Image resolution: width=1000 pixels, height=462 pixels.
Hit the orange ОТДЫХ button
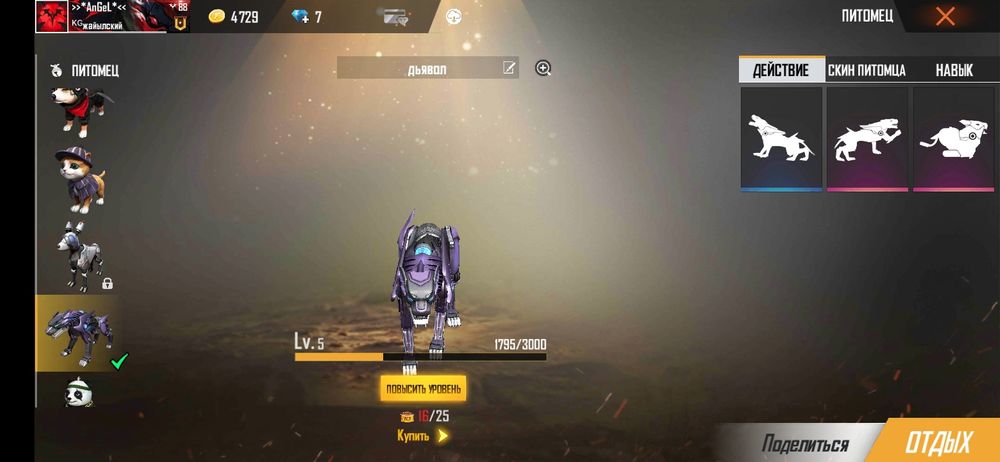pyautogui.click(x=937, y=444)
